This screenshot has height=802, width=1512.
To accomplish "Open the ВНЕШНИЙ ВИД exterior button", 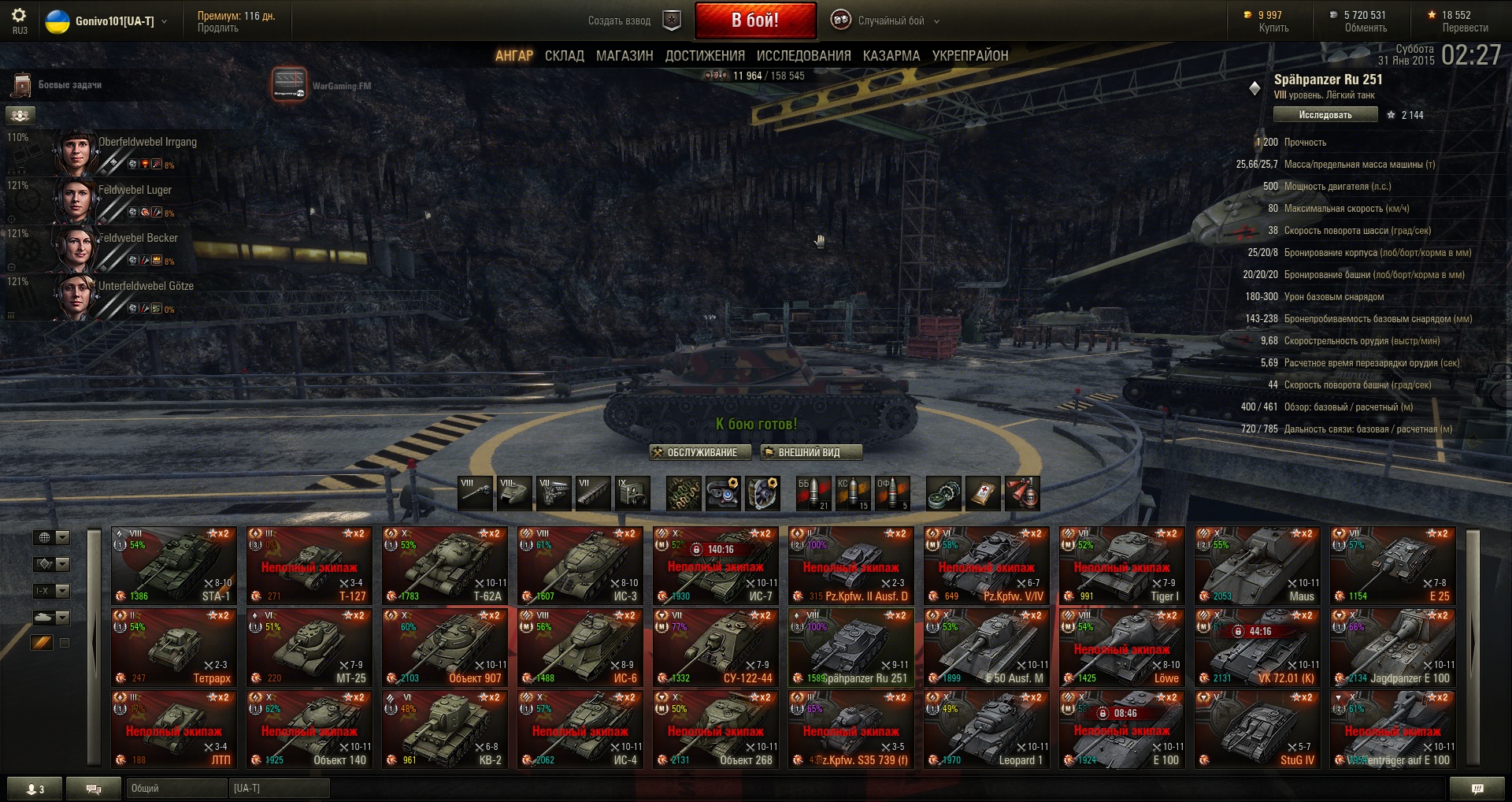I will [x=810, y=452].
